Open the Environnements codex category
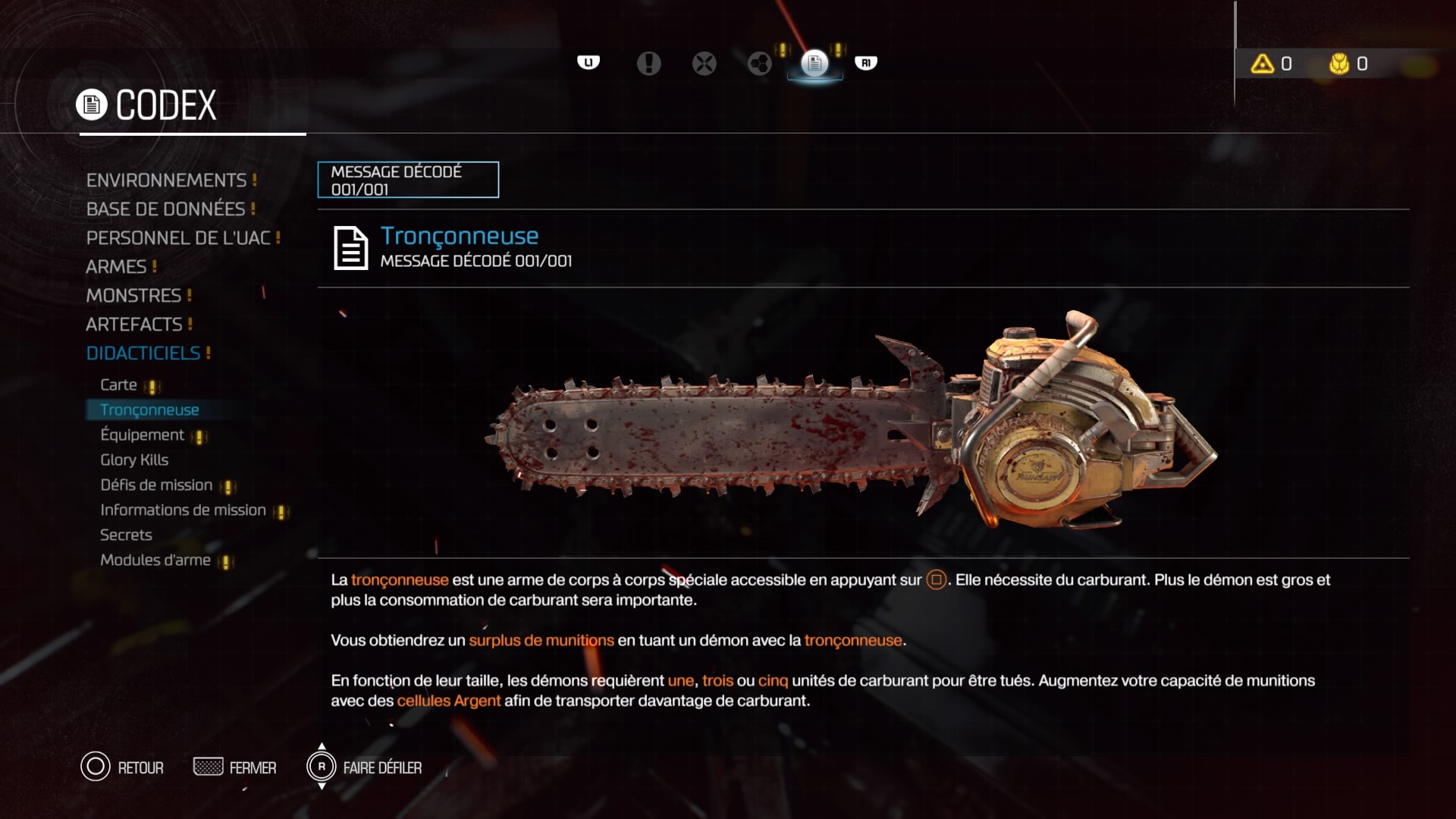Screen dimensions: 1456x819 coord(166,180)
